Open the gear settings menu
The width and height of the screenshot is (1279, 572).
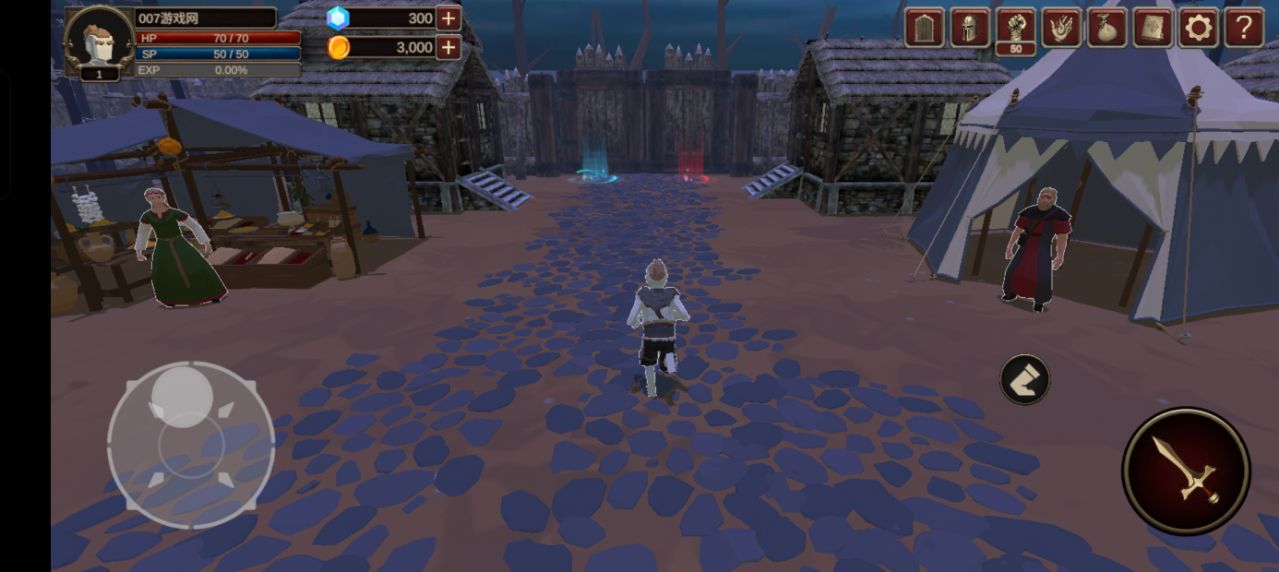point(1198,27)
